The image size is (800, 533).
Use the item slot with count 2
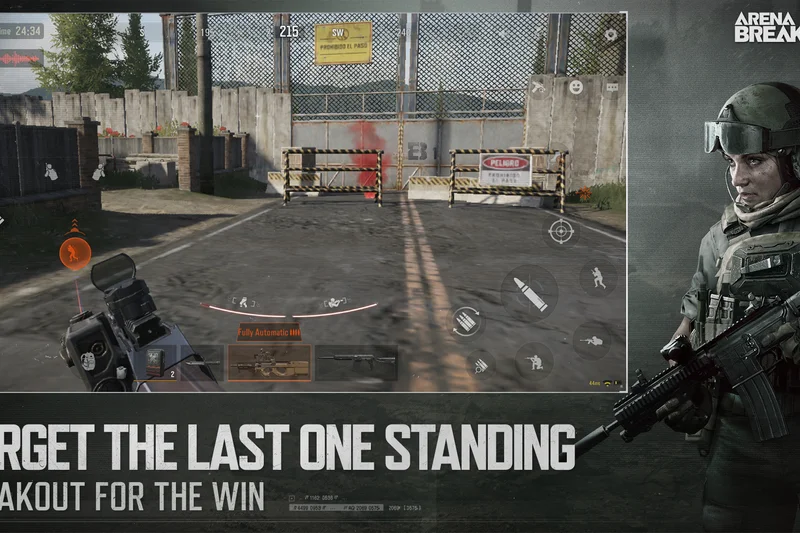pyautogui.click(x=159, y=362)
